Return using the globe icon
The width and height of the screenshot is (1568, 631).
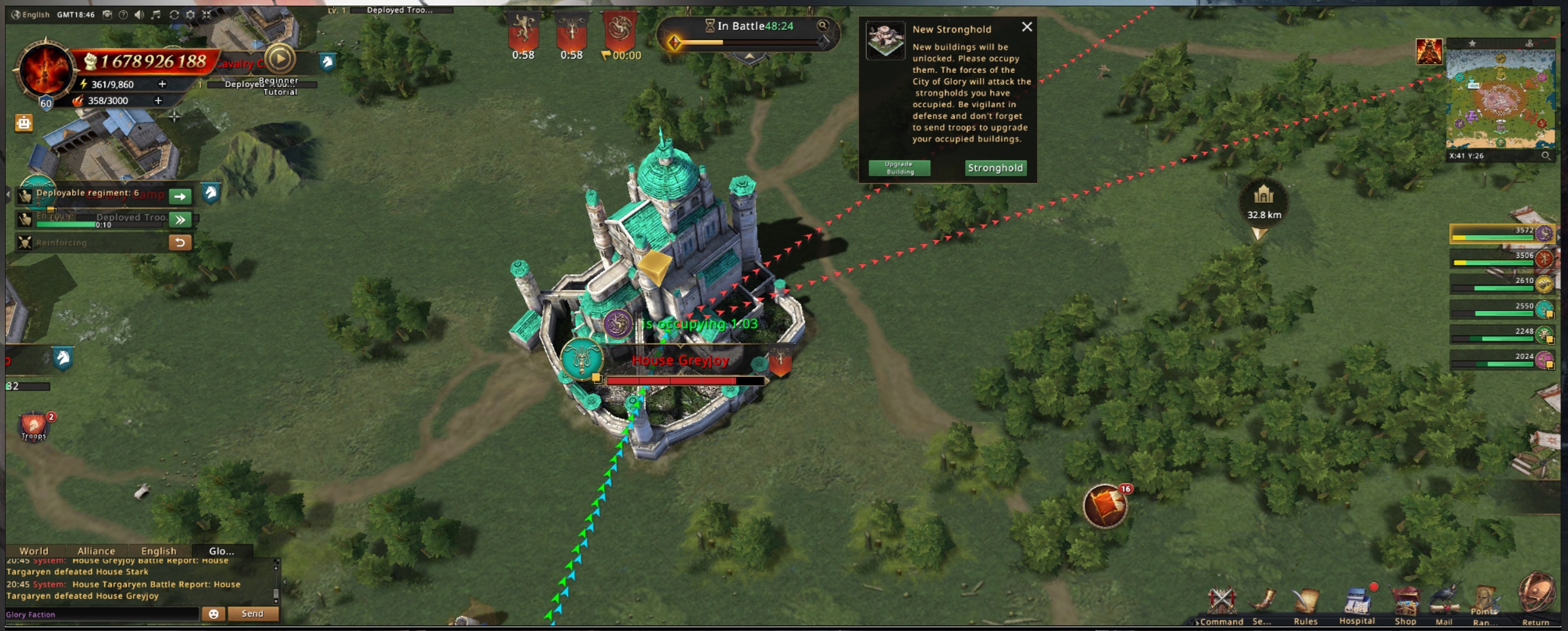coord(1536,597)
